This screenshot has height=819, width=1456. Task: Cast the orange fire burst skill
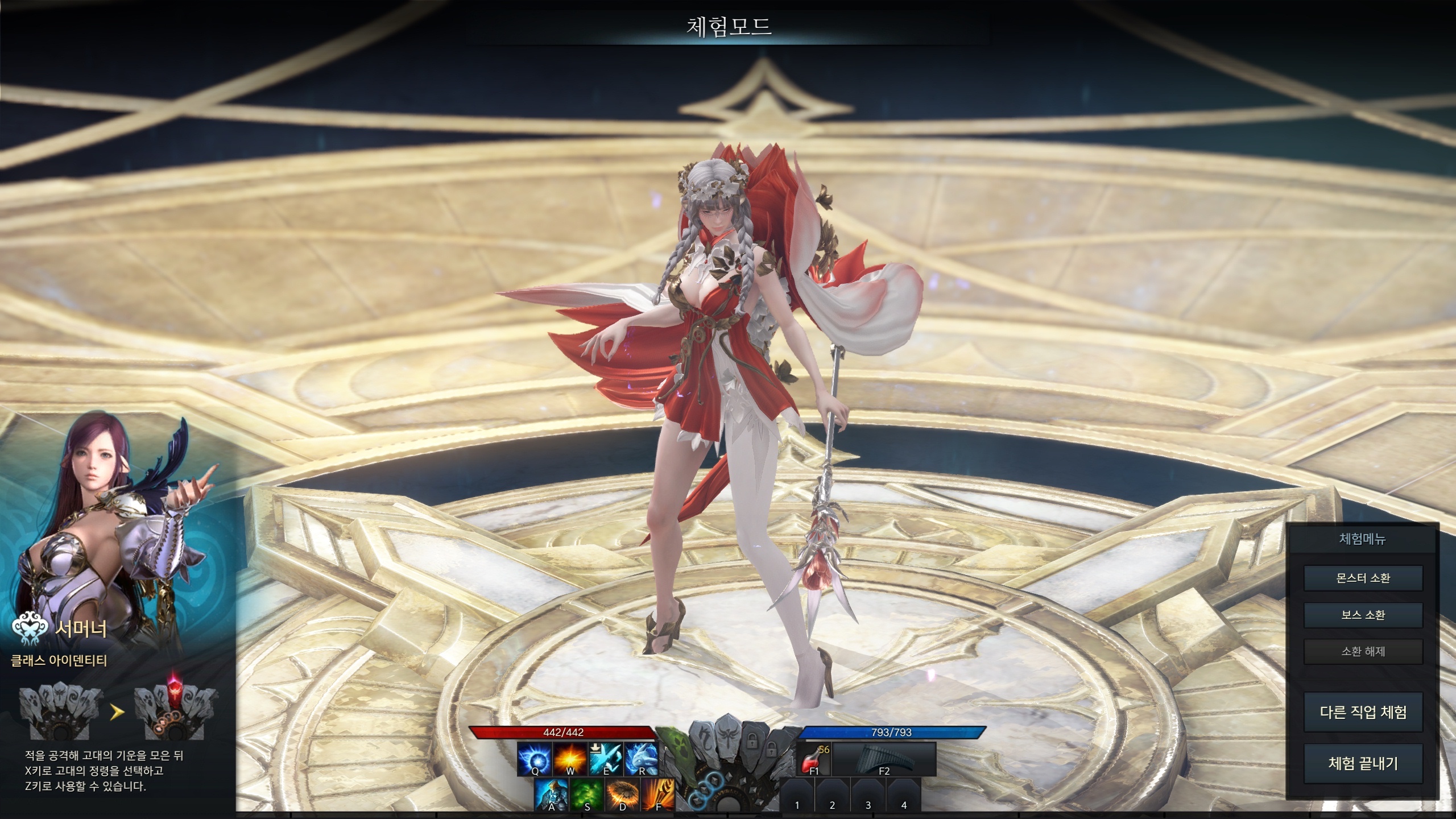click(570, 759)
